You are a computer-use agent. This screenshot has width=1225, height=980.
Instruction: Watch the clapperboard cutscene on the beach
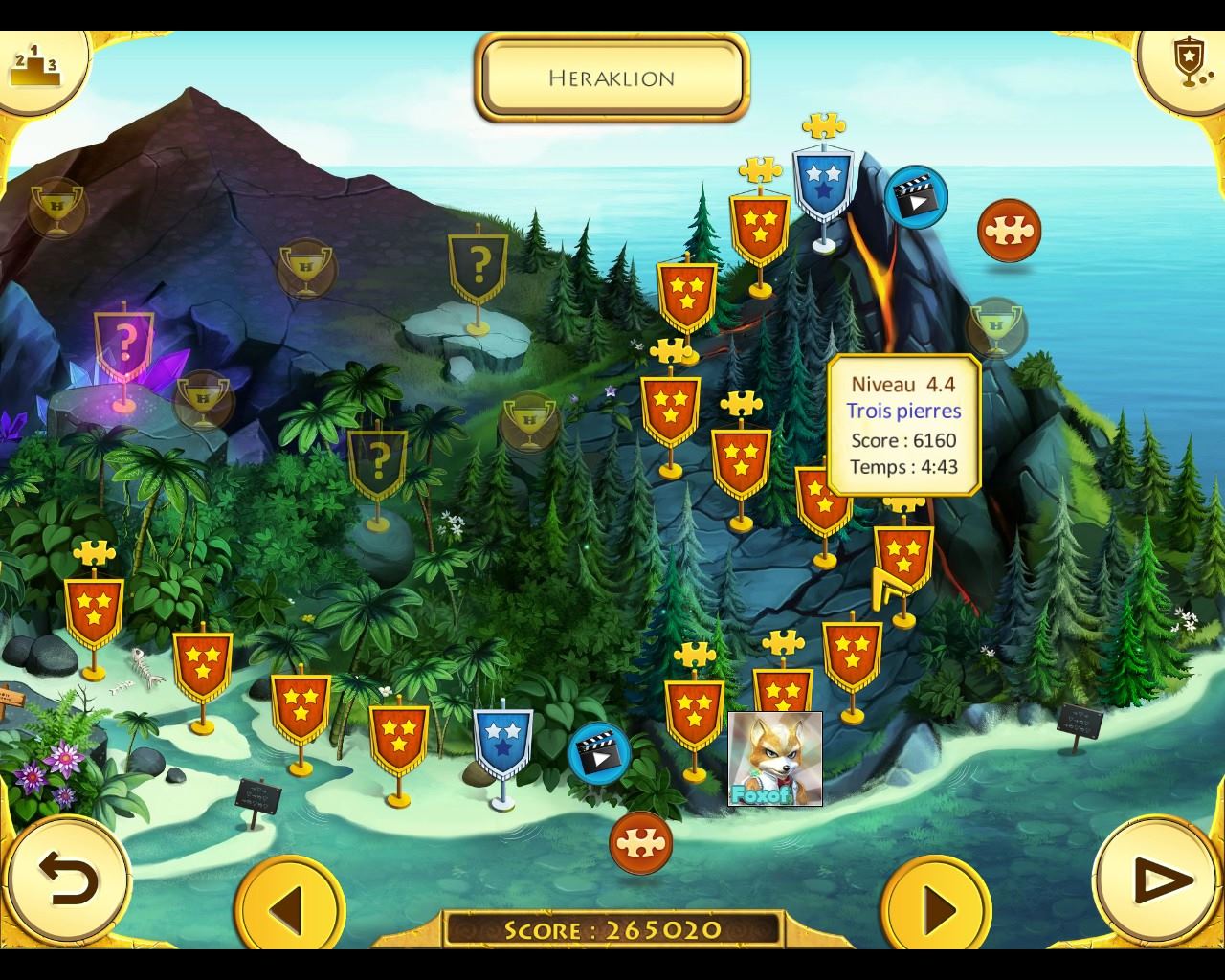tap(599, 753)
